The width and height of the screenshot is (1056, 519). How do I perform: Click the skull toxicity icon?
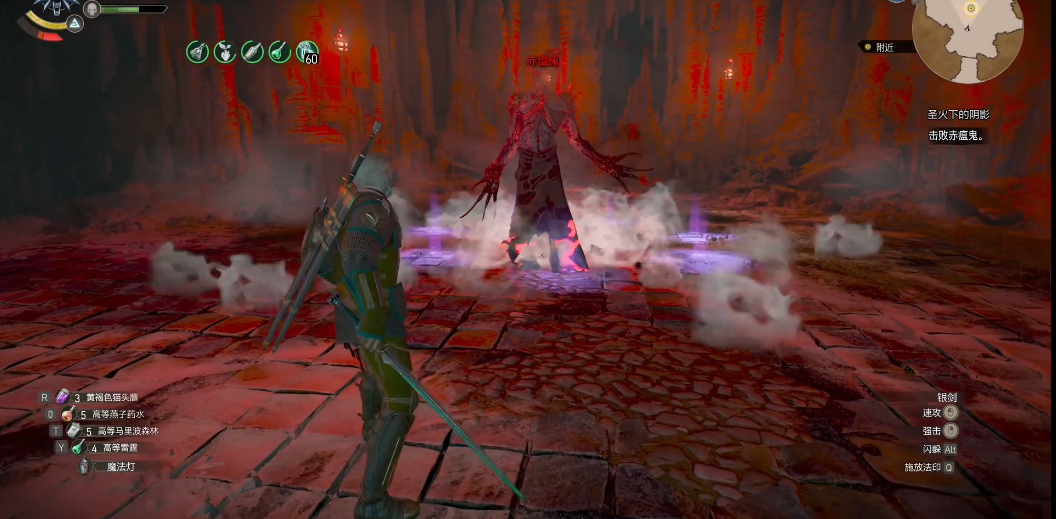92,9
